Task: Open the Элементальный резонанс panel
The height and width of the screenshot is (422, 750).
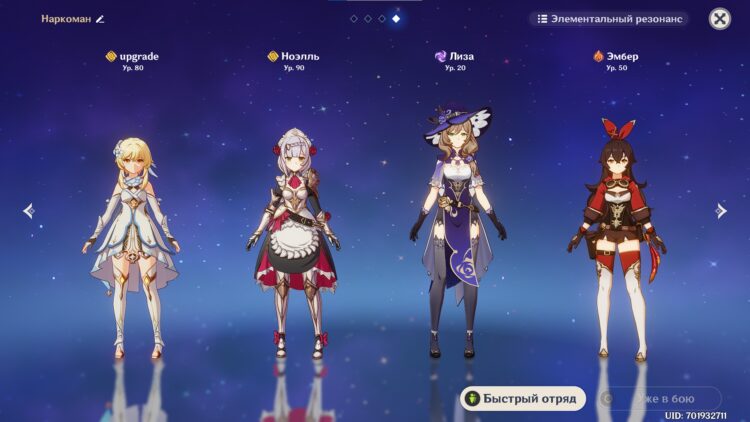Action: click(x=608, y=19)
